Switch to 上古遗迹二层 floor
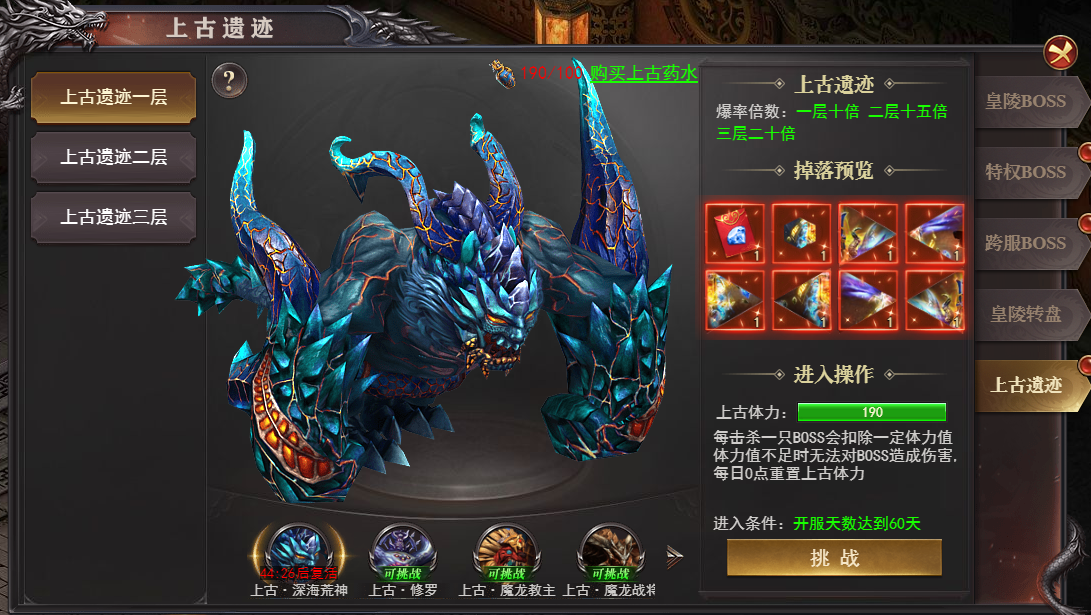 click(113, 157)
